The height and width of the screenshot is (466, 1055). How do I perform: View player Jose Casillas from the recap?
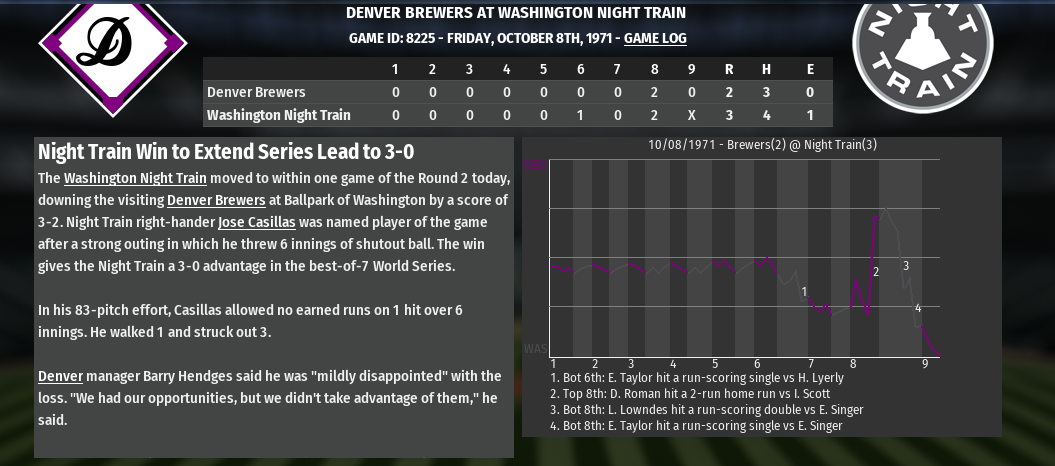tap(256, 223)
